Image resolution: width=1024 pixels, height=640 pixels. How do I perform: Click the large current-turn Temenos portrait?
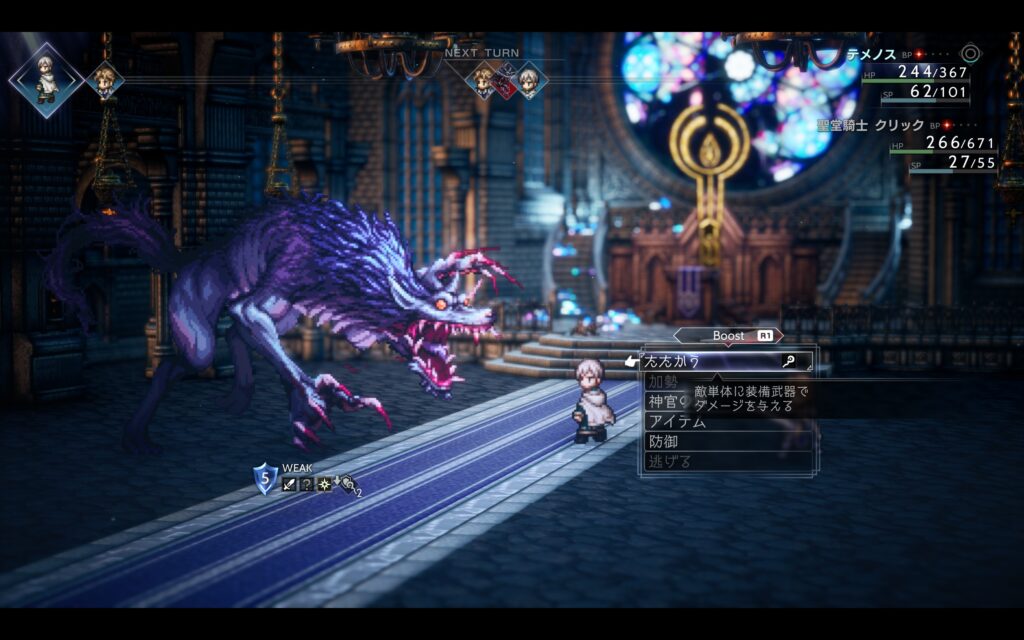pos(45,79)
